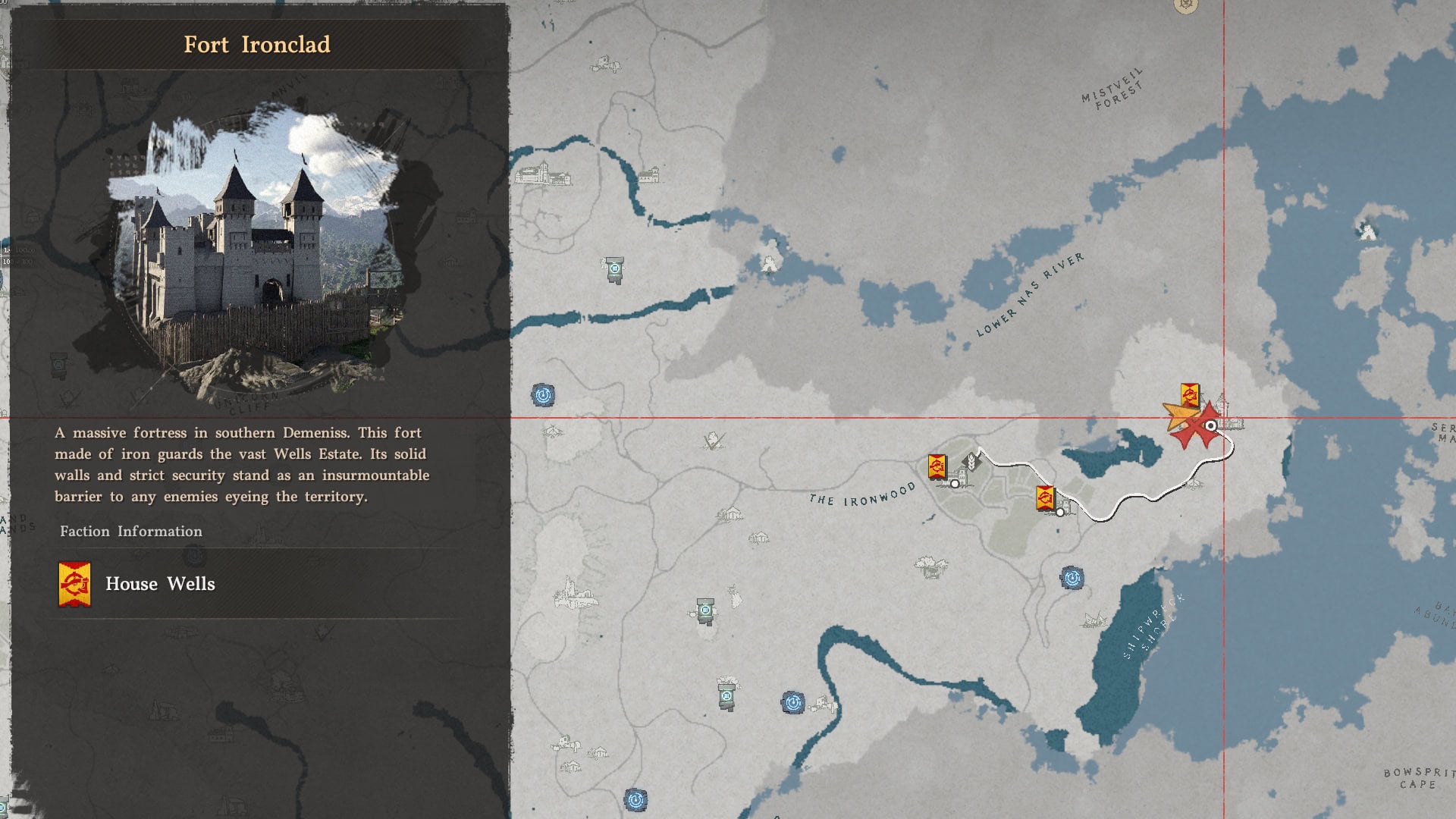Click the House Wells banner at Fort Ironclad

click(x=1190, y=396)
